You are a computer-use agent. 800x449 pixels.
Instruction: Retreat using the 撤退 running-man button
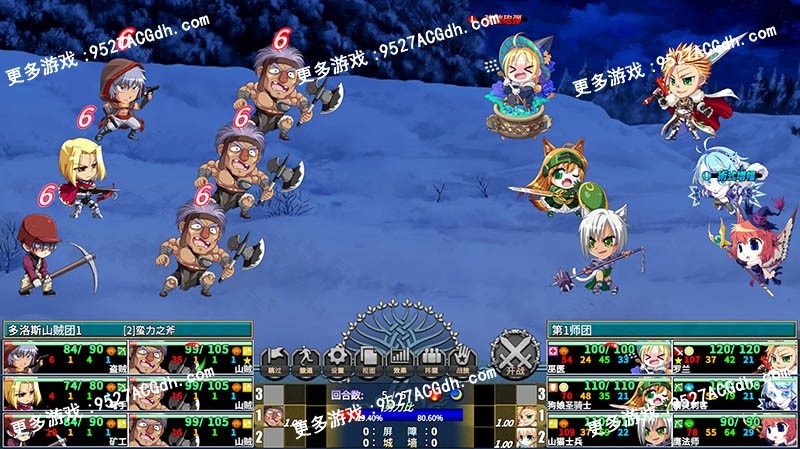(307, 359)
